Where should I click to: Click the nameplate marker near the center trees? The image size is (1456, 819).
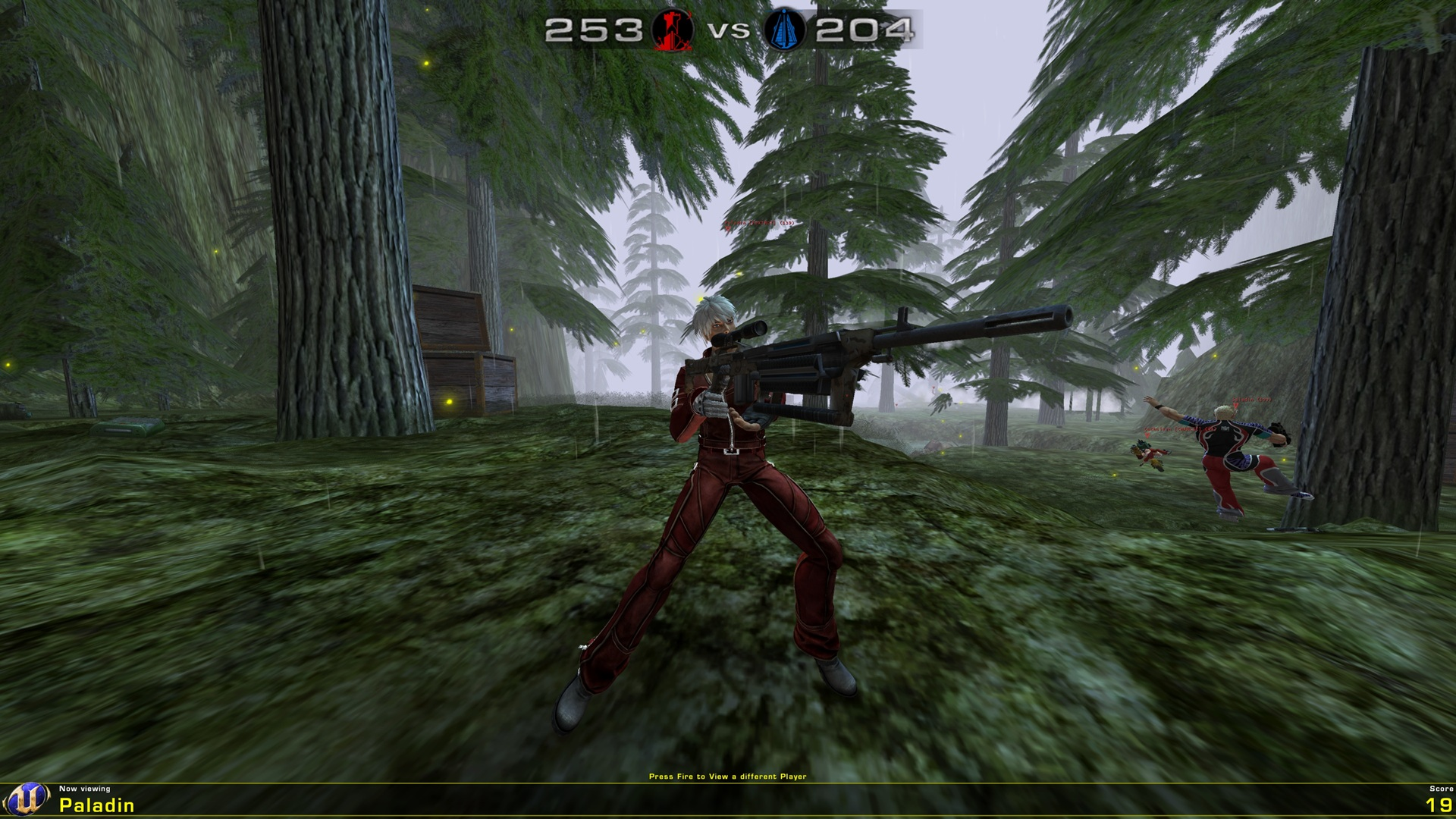[x=760, y=223]
